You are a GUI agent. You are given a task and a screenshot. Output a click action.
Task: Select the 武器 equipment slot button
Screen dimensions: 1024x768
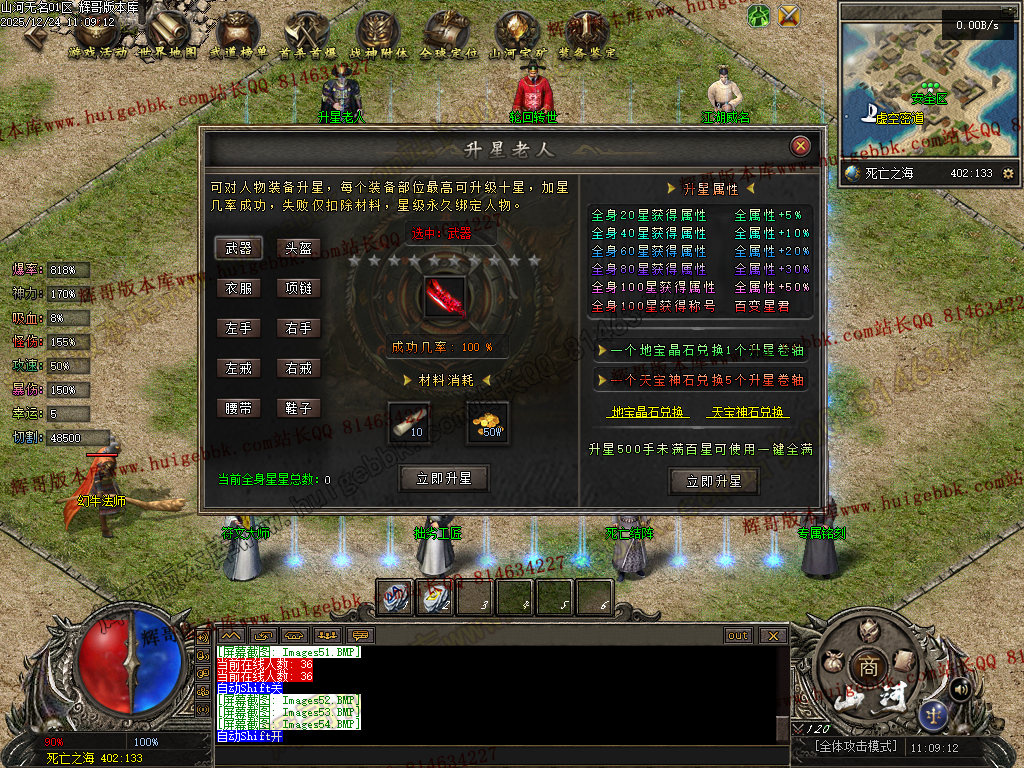(239, 248)
